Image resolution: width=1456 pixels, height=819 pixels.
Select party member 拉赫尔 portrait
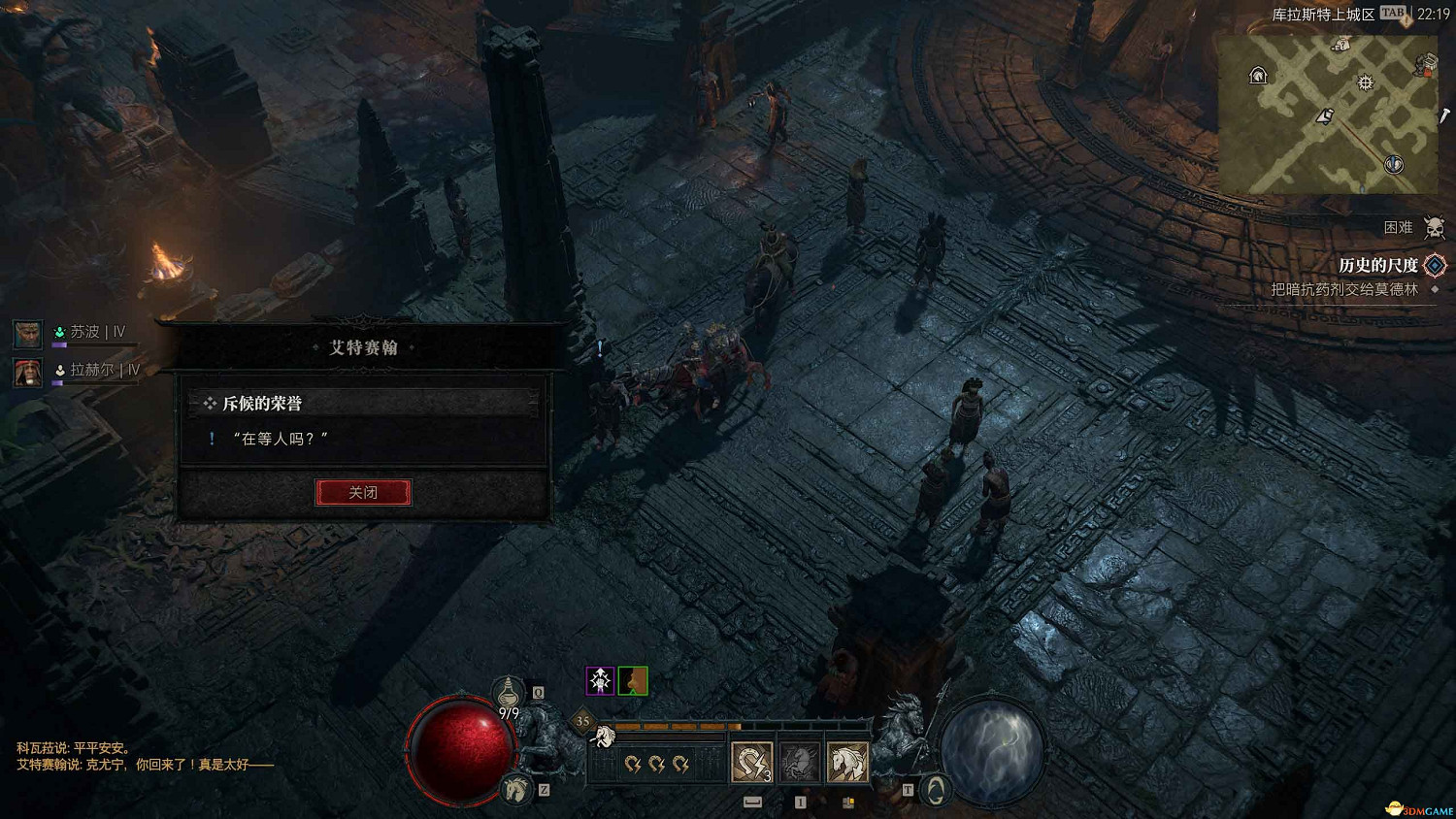click(27, 372)
